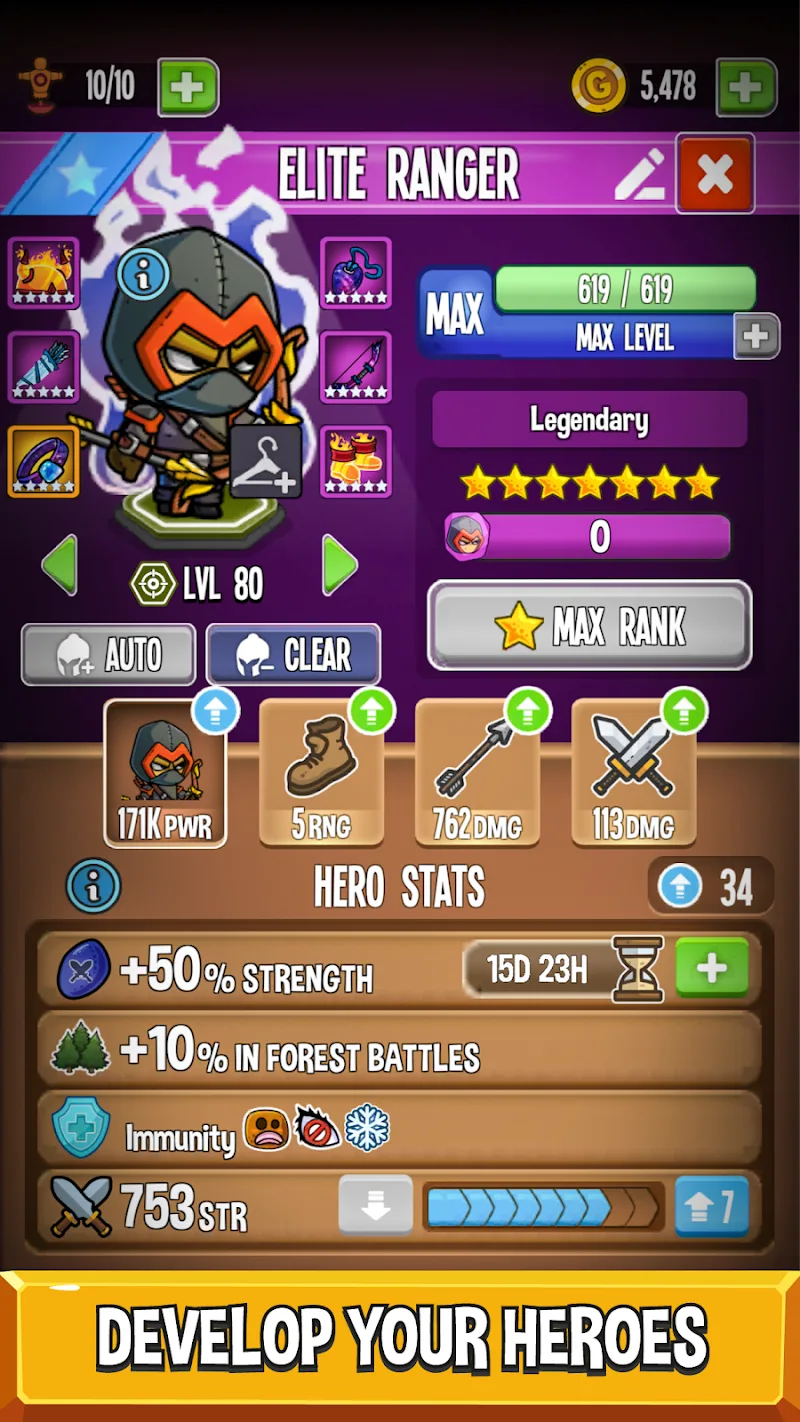The image size is (800, 1422).
Task: Select the flaming armor equipment slot
Action: point(43,273)
